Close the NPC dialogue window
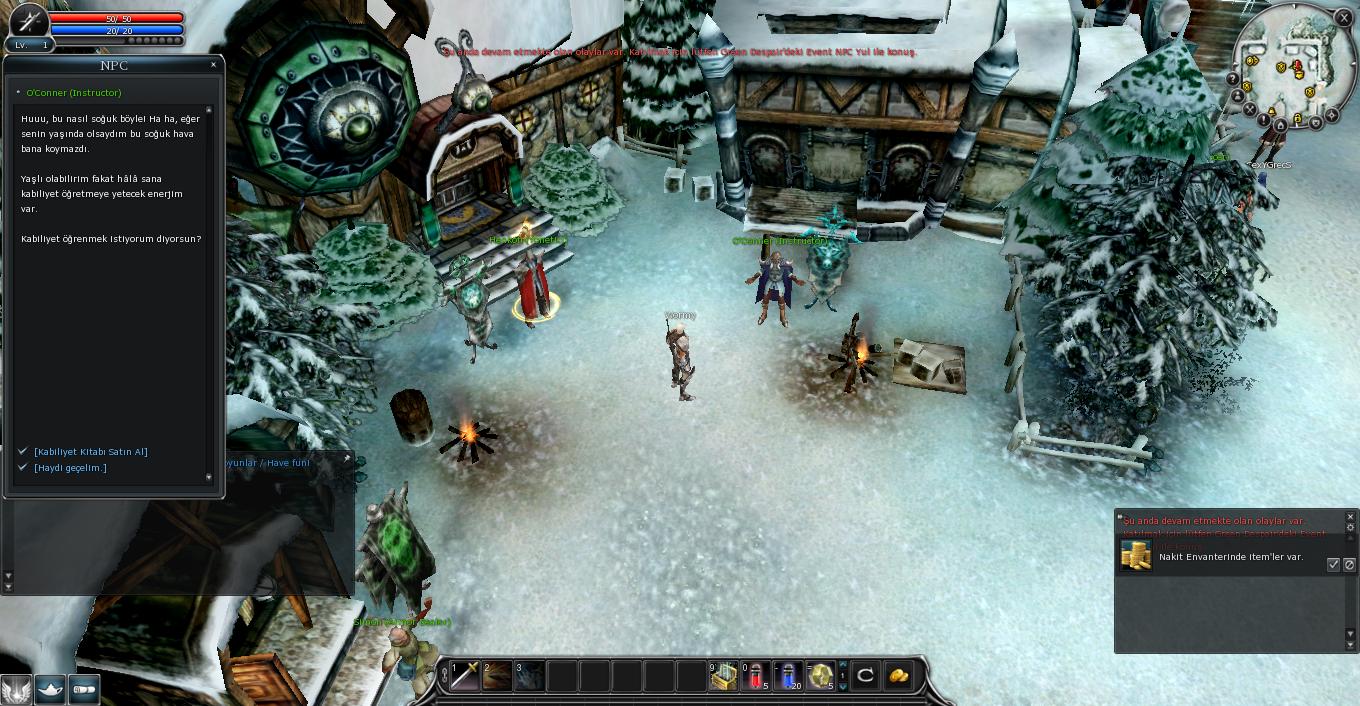Screen dimensions: 1360x706 (213, 65)
